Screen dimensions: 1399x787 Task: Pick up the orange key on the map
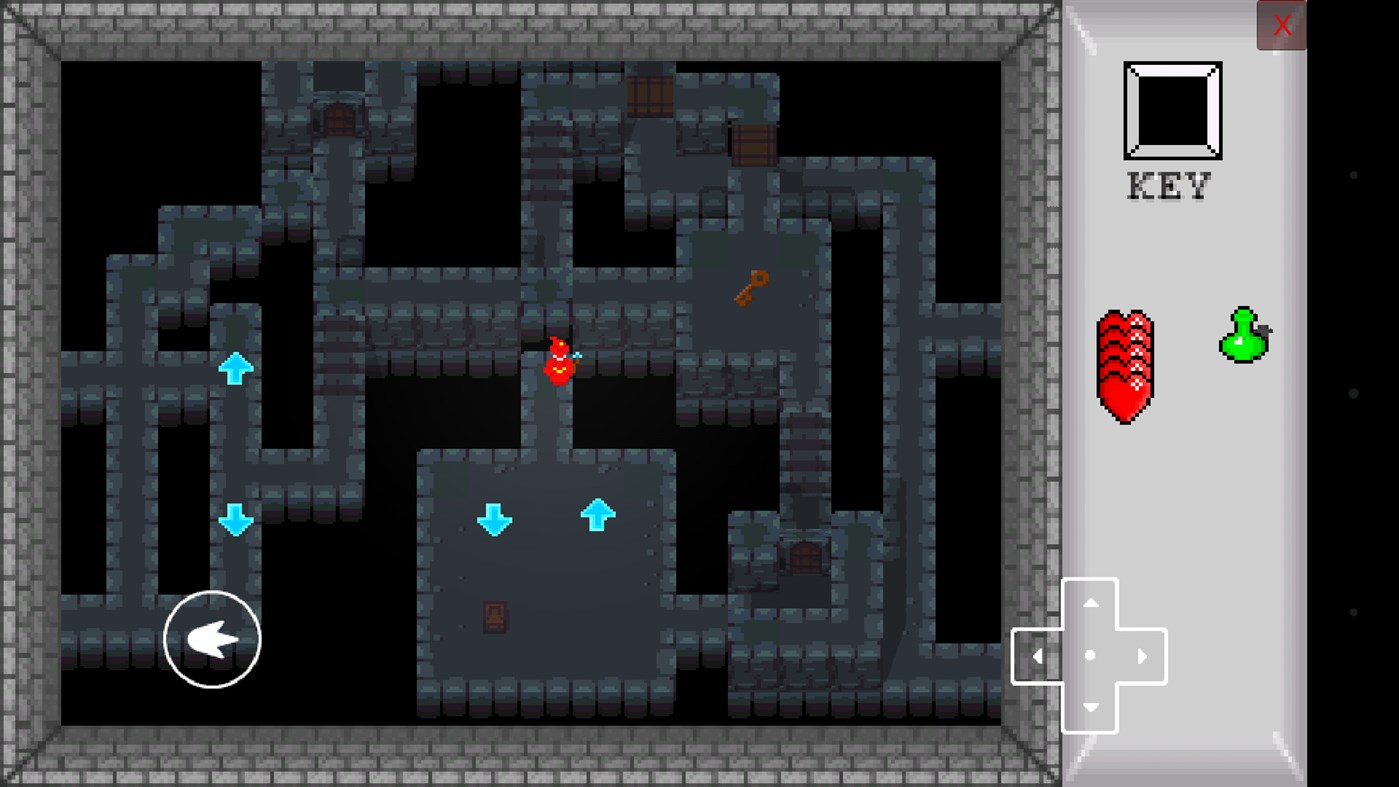(749, 289)
